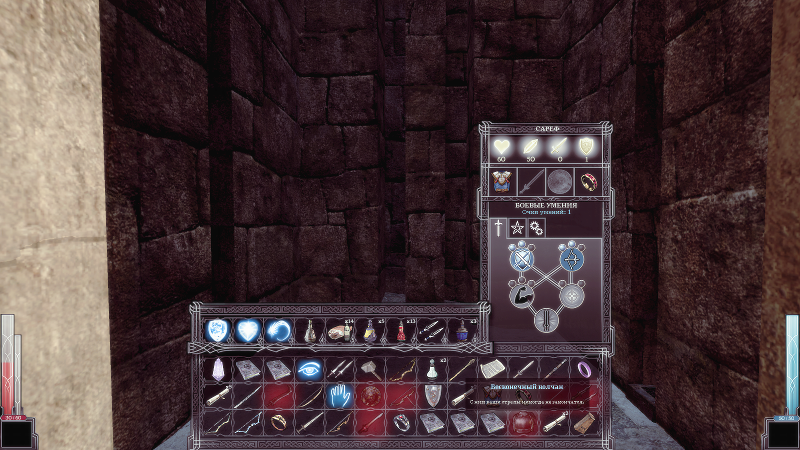Pick the flexed arm strength skill node

[520, 296]
